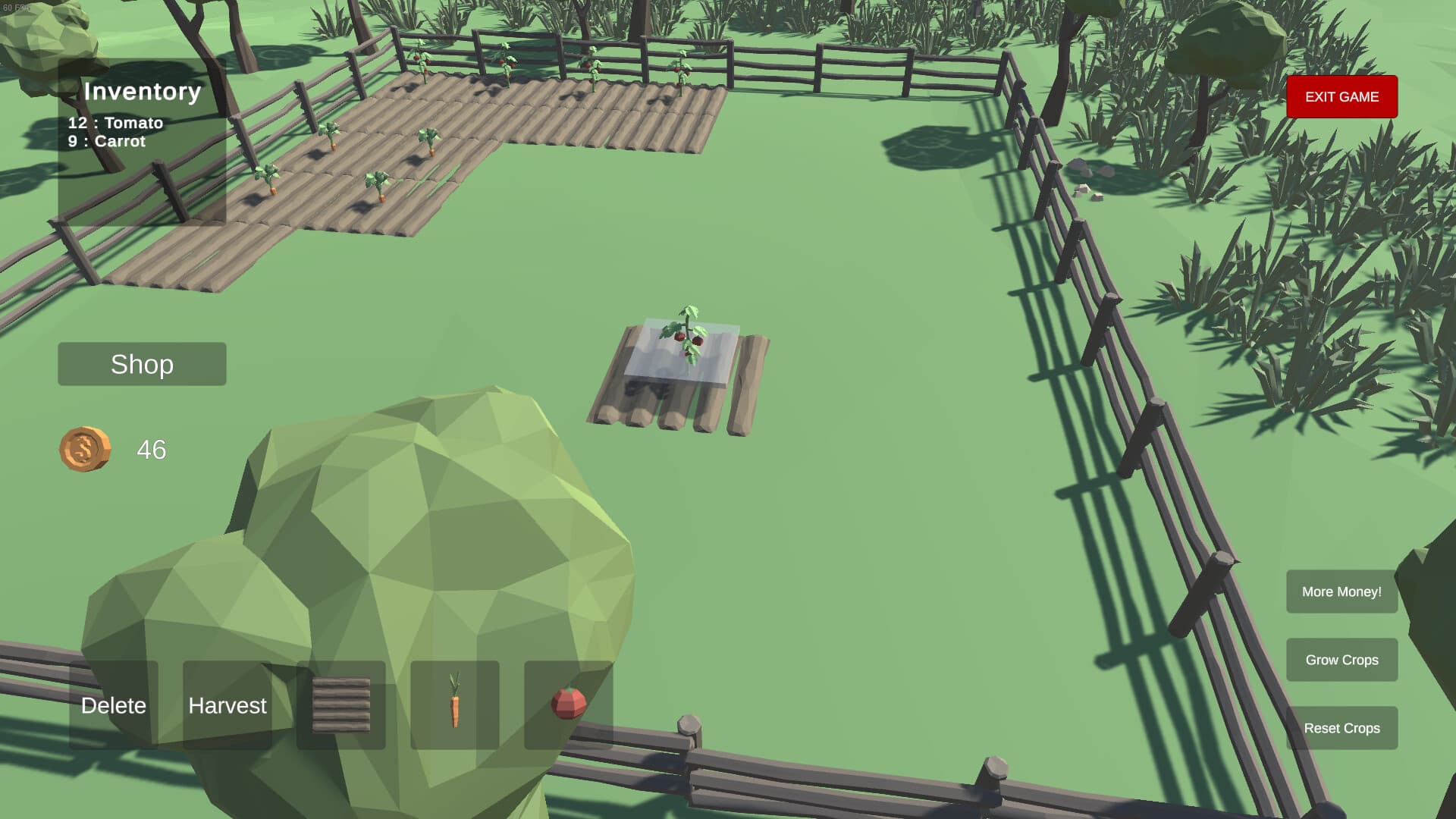Click the Inventory panel title

pos(143,92)
